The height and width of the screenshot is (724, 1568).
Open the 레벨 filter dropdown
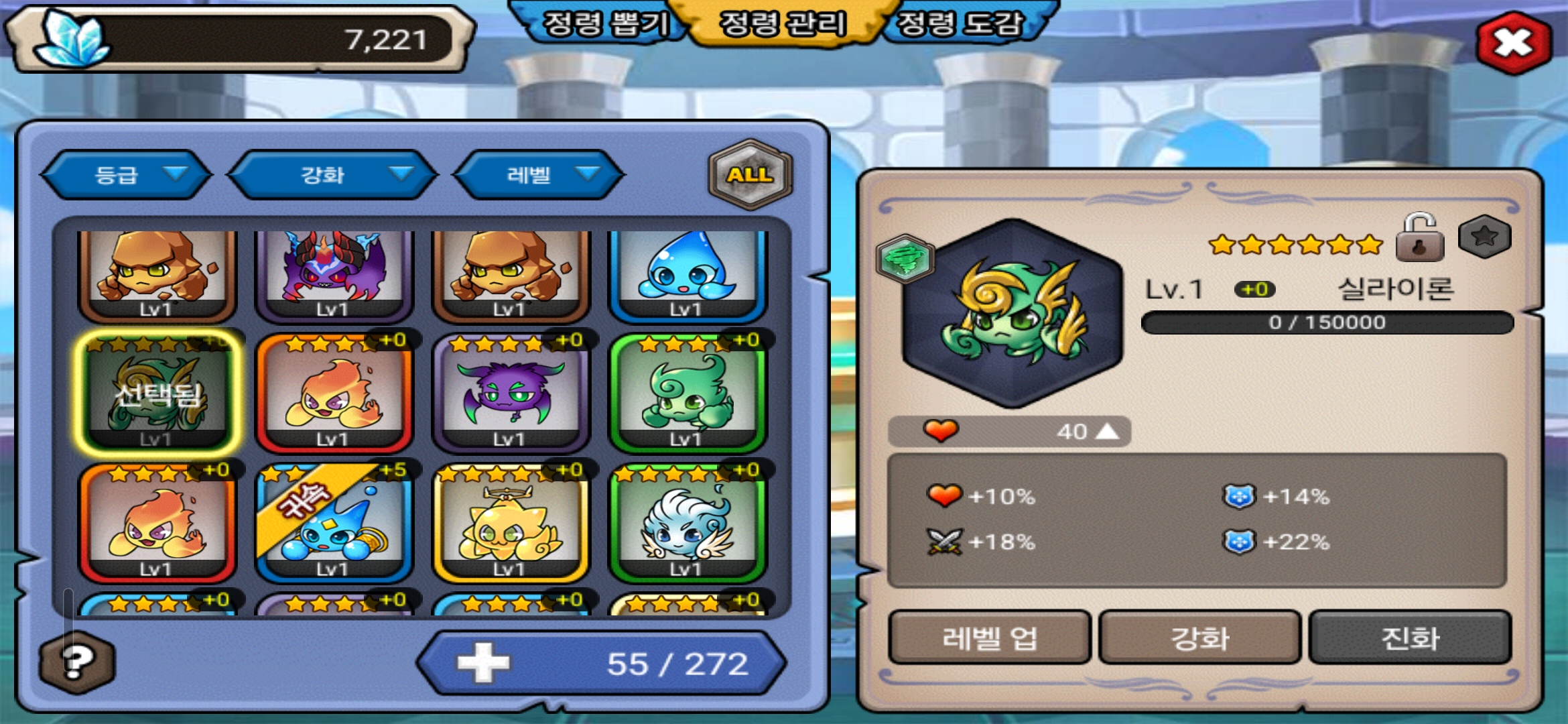point(539,175)
